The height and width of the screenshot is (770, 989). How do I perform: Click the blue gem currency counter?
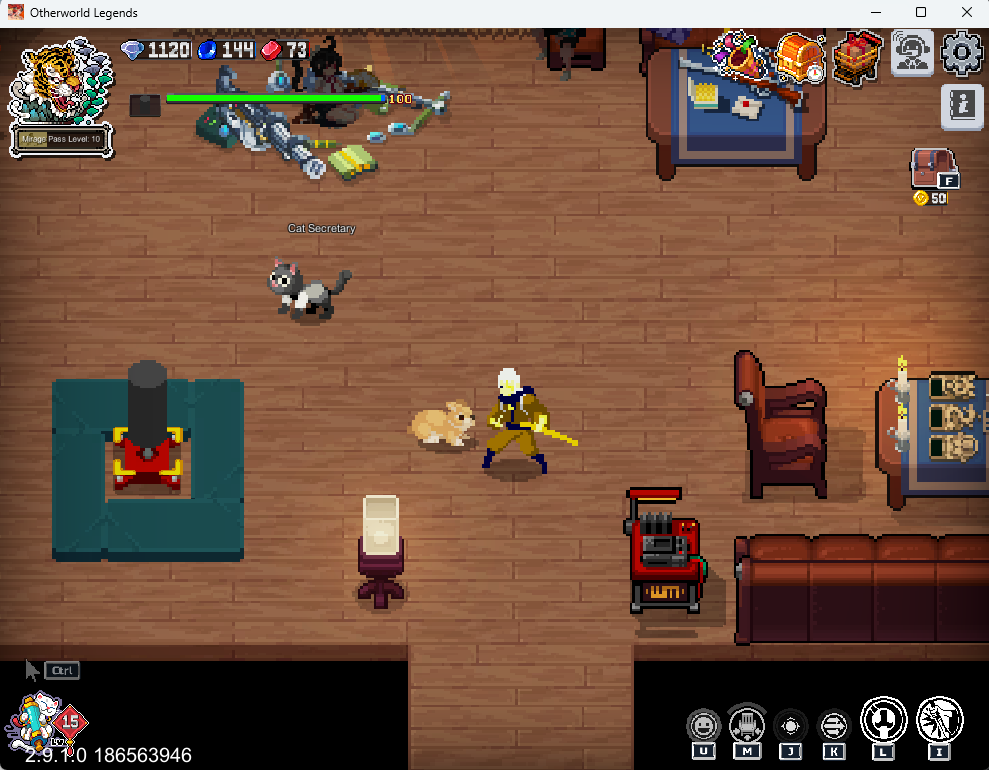[227, 50]
